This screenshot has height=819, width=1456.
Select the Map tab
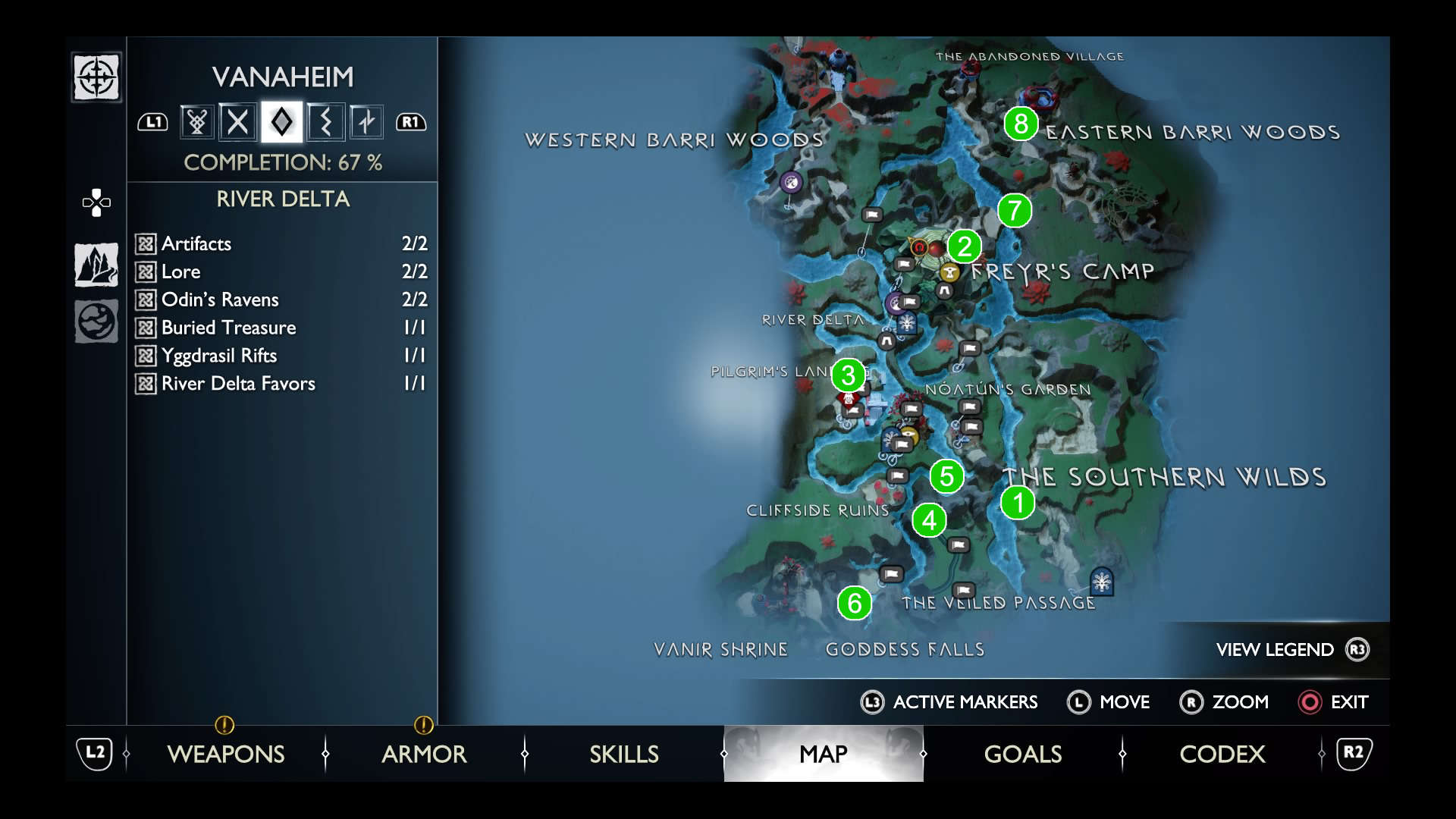pos(824,754)
